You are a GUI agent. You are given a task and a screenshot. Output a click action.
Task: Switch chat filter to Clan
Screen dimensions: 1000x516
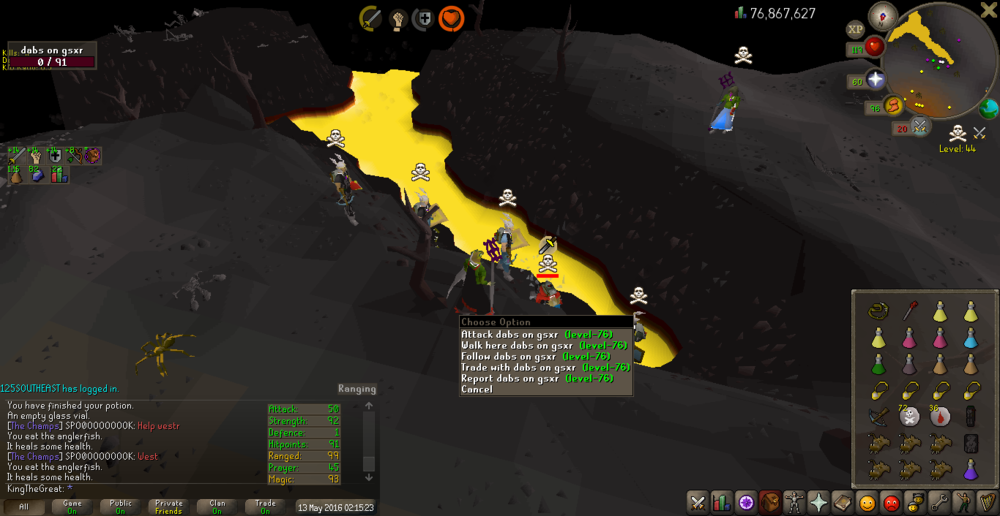point(215,507)
